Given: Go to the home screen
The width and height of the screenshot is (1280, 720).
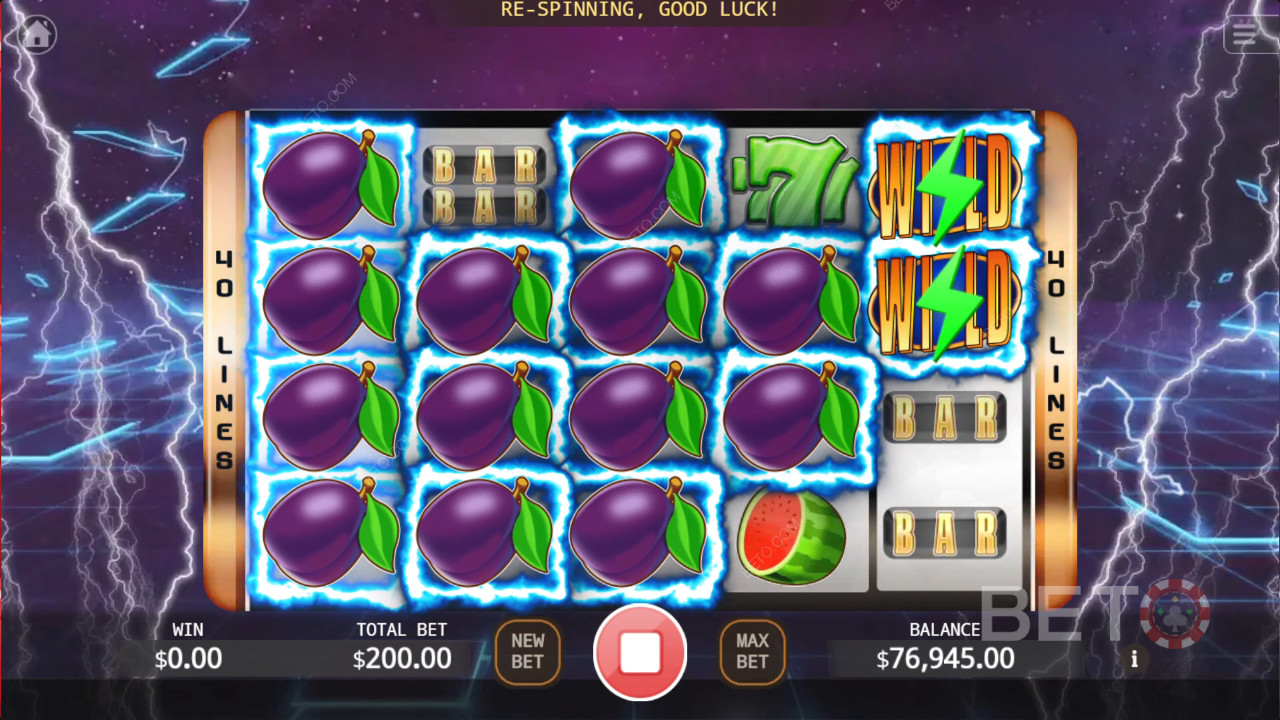Looking at the screenshot, I should [37, 35].
